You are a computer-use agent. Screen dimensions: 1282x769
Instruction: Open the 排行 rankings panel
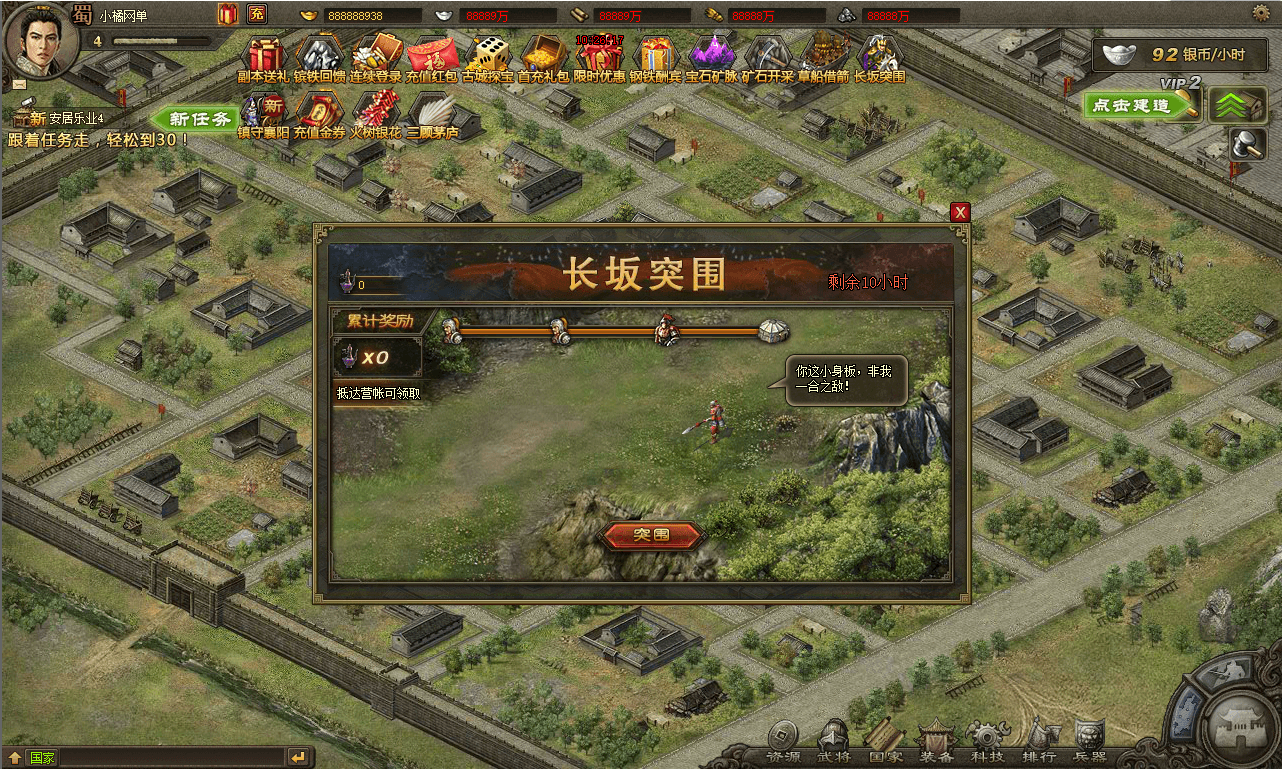[1040, 745]
